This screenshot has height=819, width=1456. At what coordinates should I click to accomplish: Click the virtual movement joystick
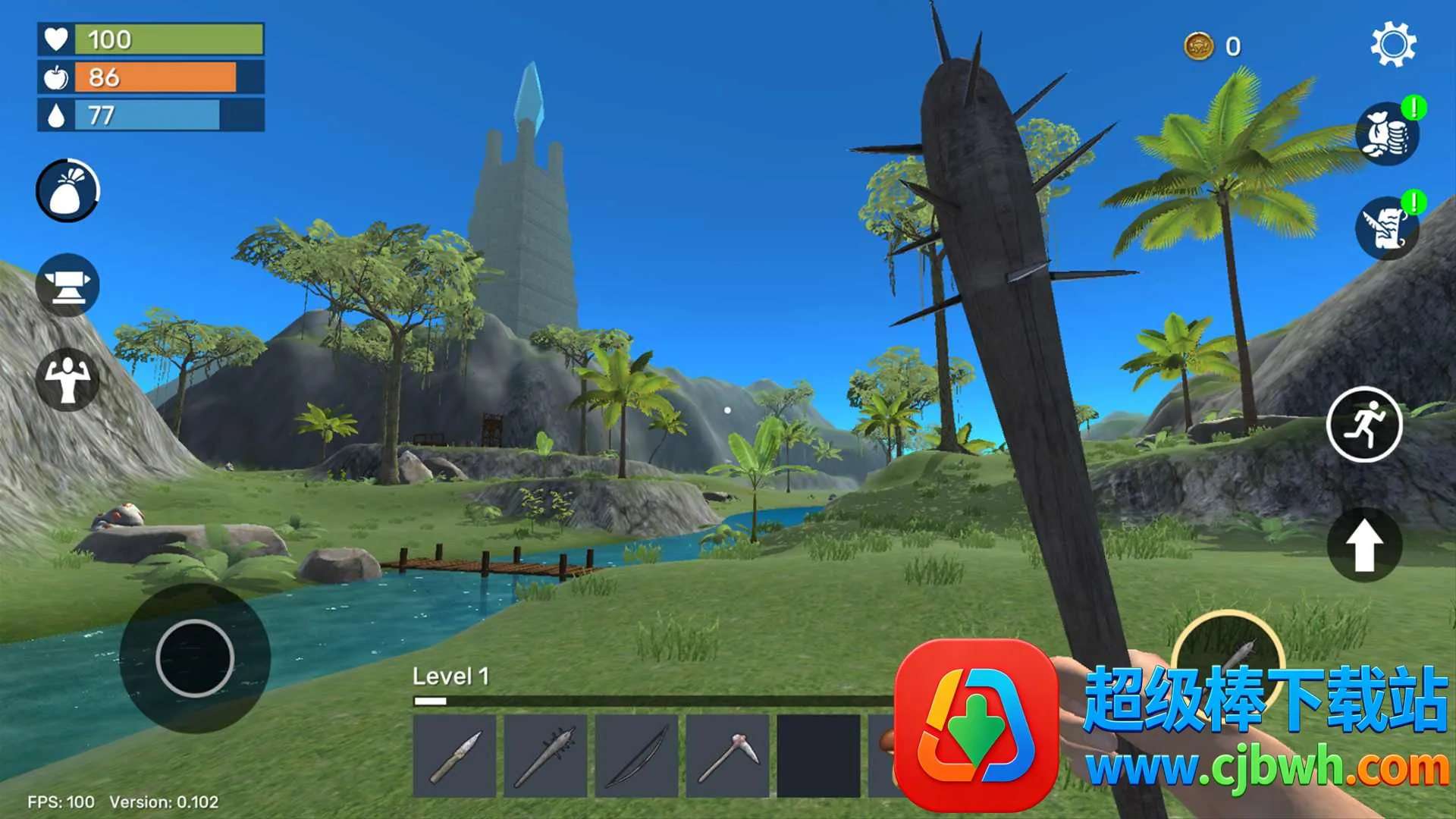(195, 657)
